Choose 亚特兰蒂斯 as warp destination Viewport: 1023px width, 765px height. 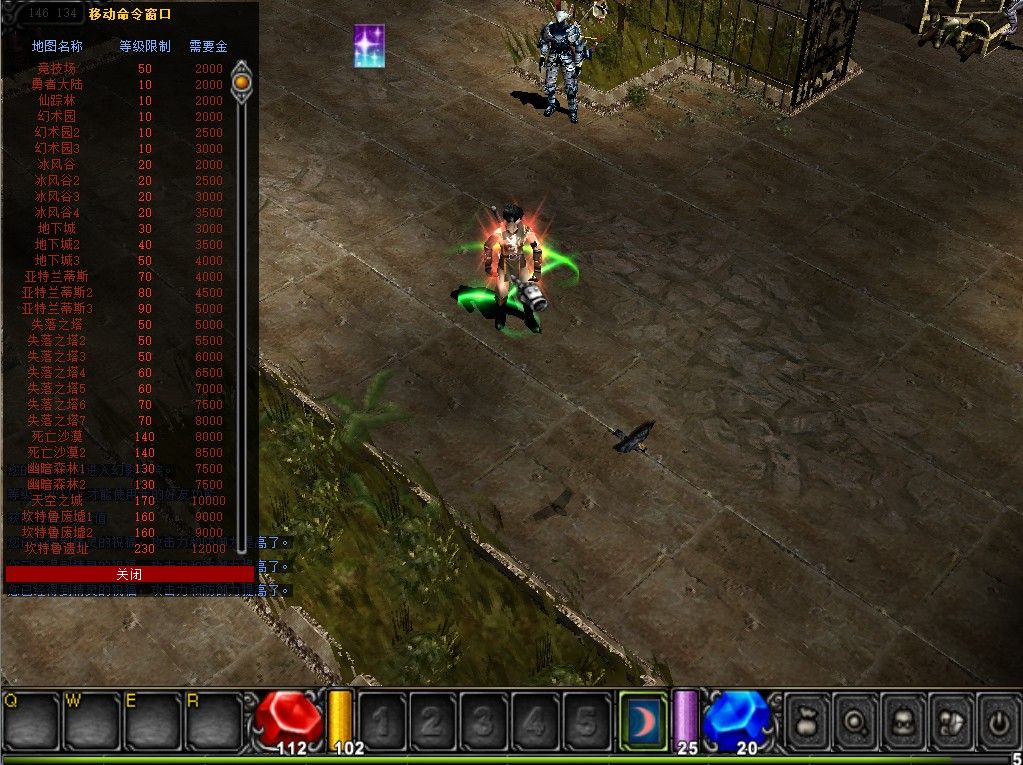point(57,277)
